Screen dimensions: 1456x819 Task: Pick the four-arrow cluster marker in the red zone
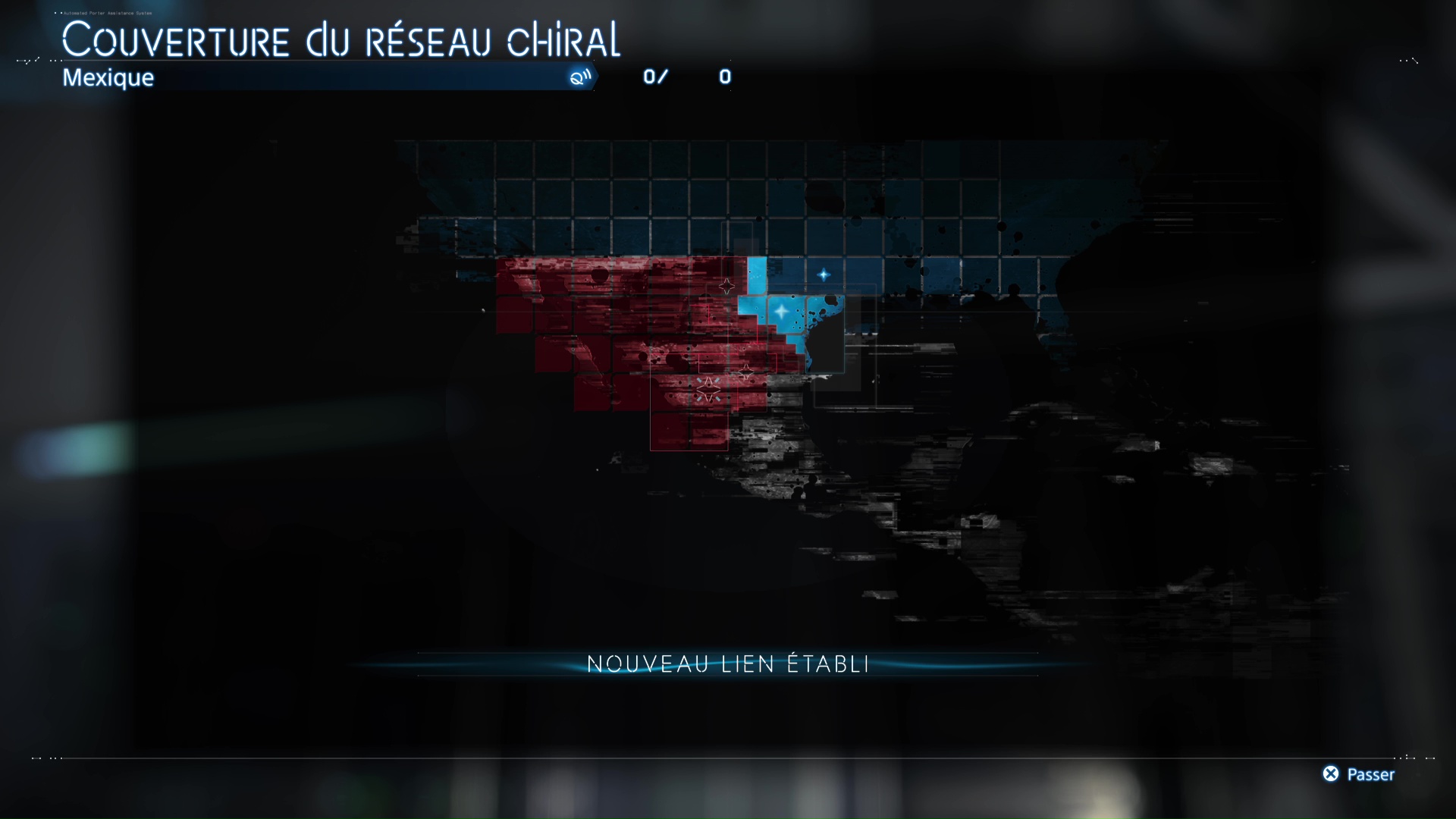(708, 390)
